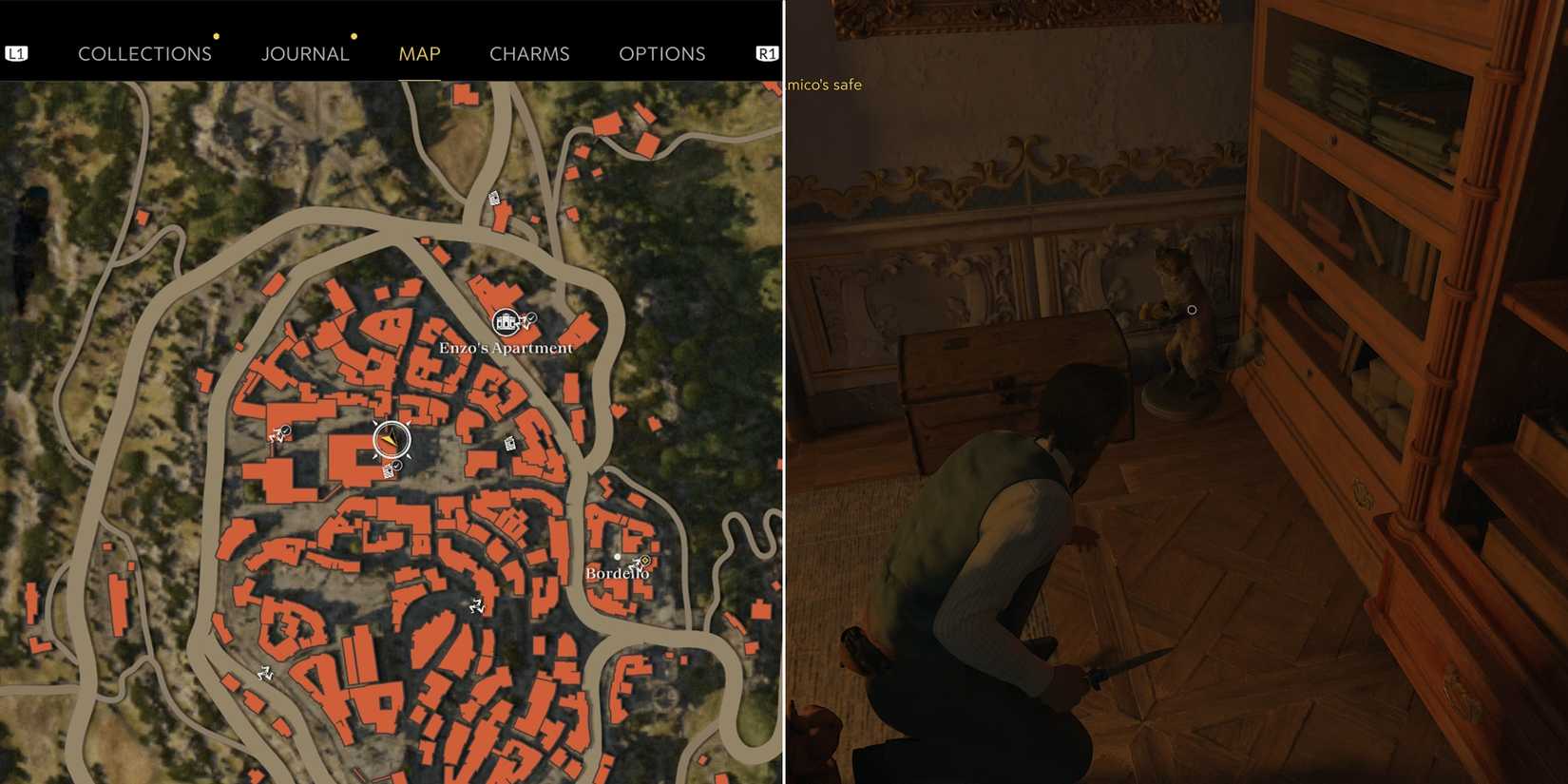Click the document marker just below the player position
The height and width of the screenshot is (784, 1568).
click(x=388, y=470)
